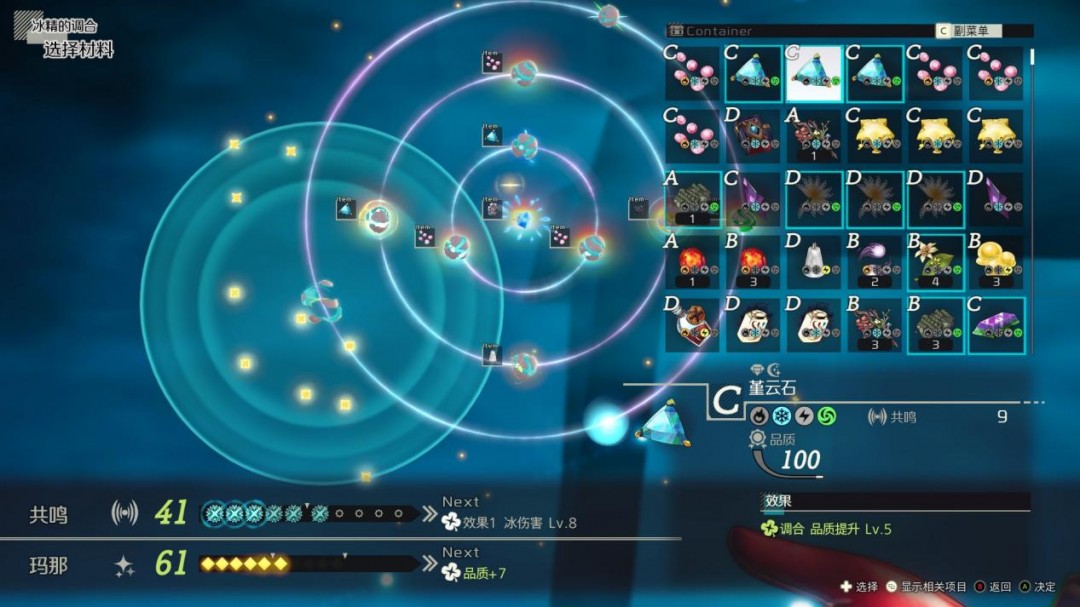Select the B-rank yellow mushroom cluster

click(996, 262)
